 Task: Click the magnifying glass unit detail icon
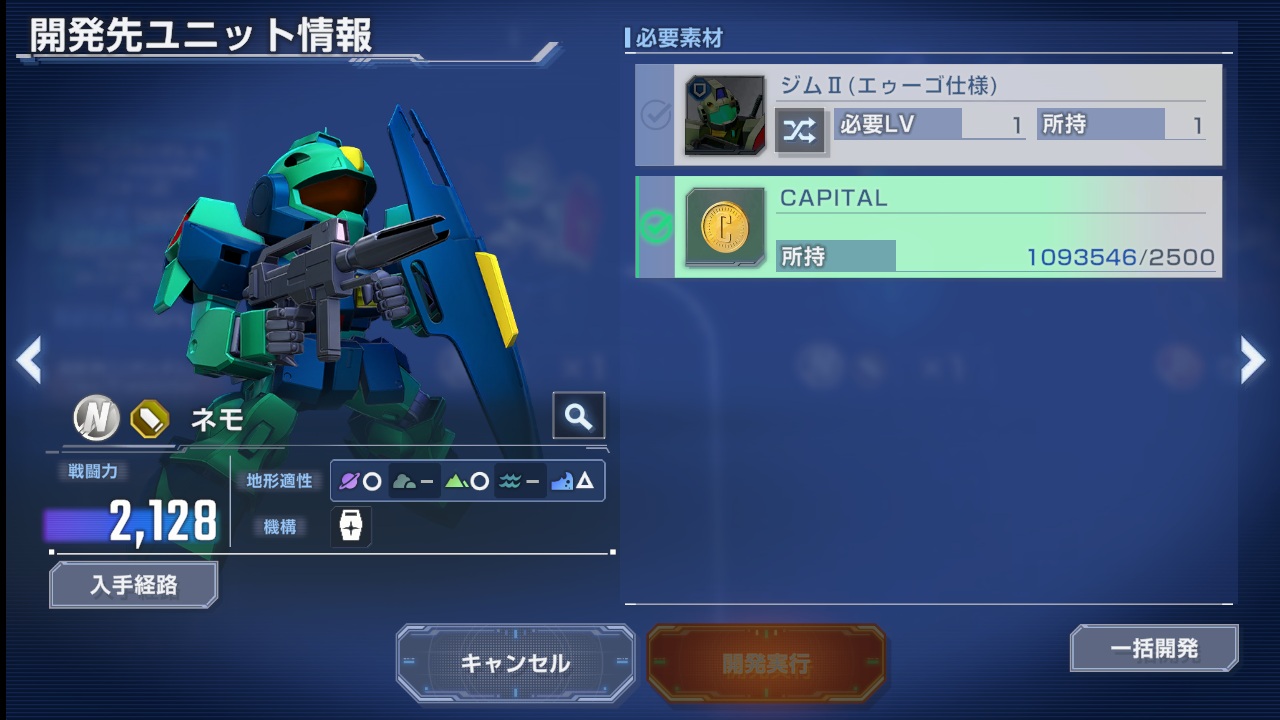pos(578,416)
